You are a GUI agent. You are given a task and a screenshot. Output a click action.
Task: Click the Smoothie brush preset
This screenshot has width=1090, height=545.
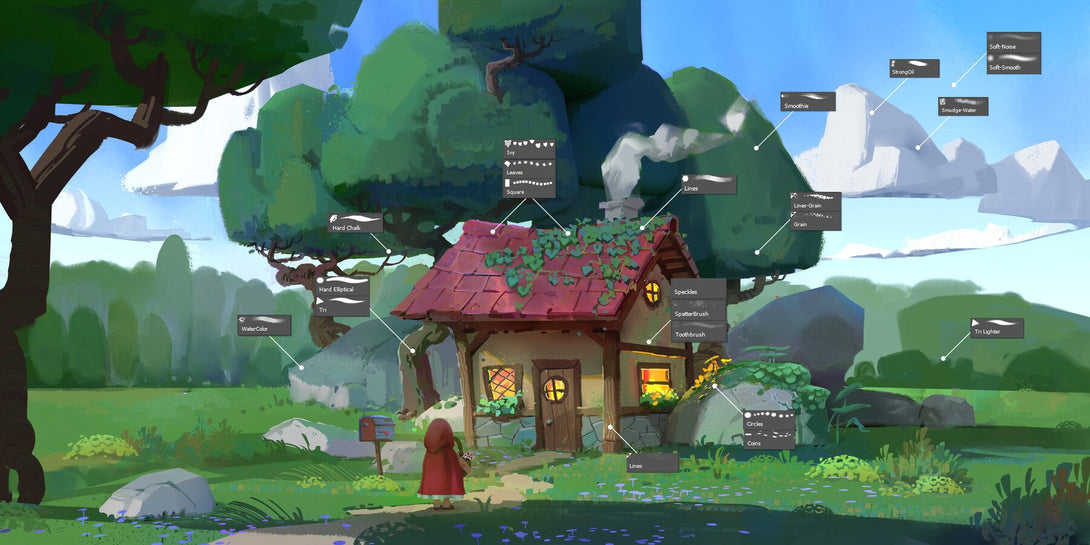(808, 101)
